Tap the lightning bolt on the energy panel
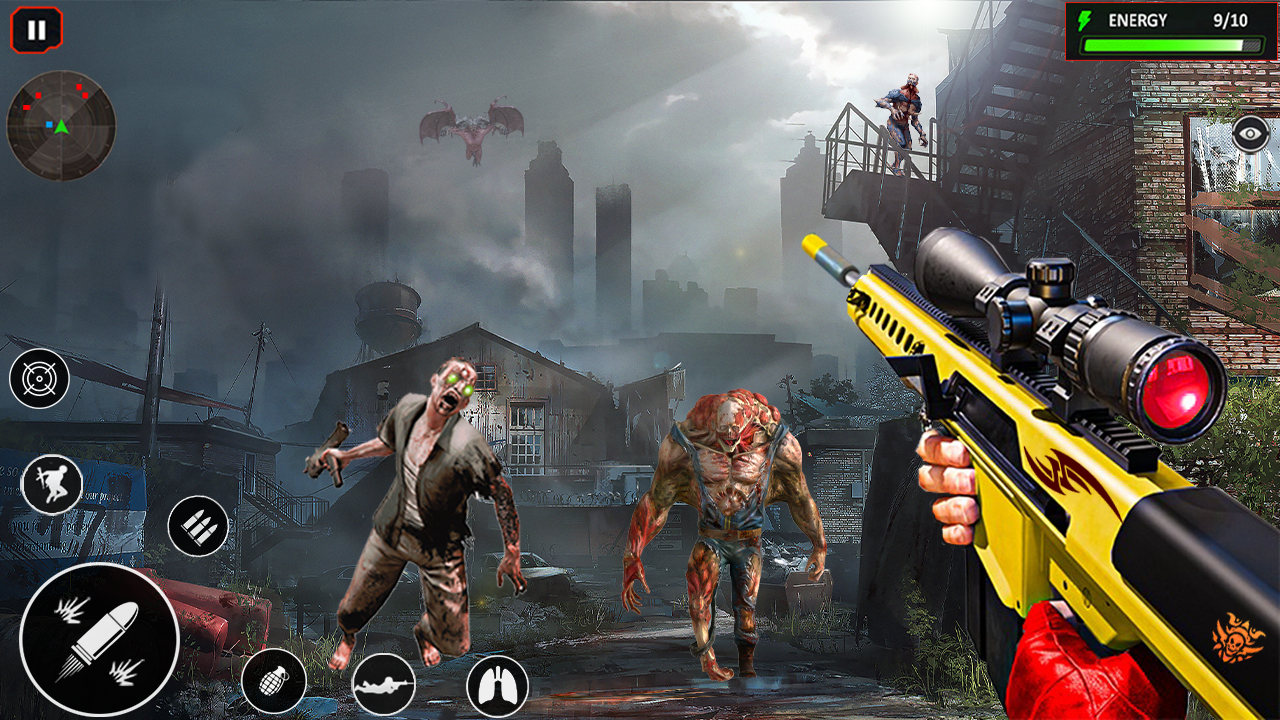Viewport: 1280px width, 720px height. 1086,19
